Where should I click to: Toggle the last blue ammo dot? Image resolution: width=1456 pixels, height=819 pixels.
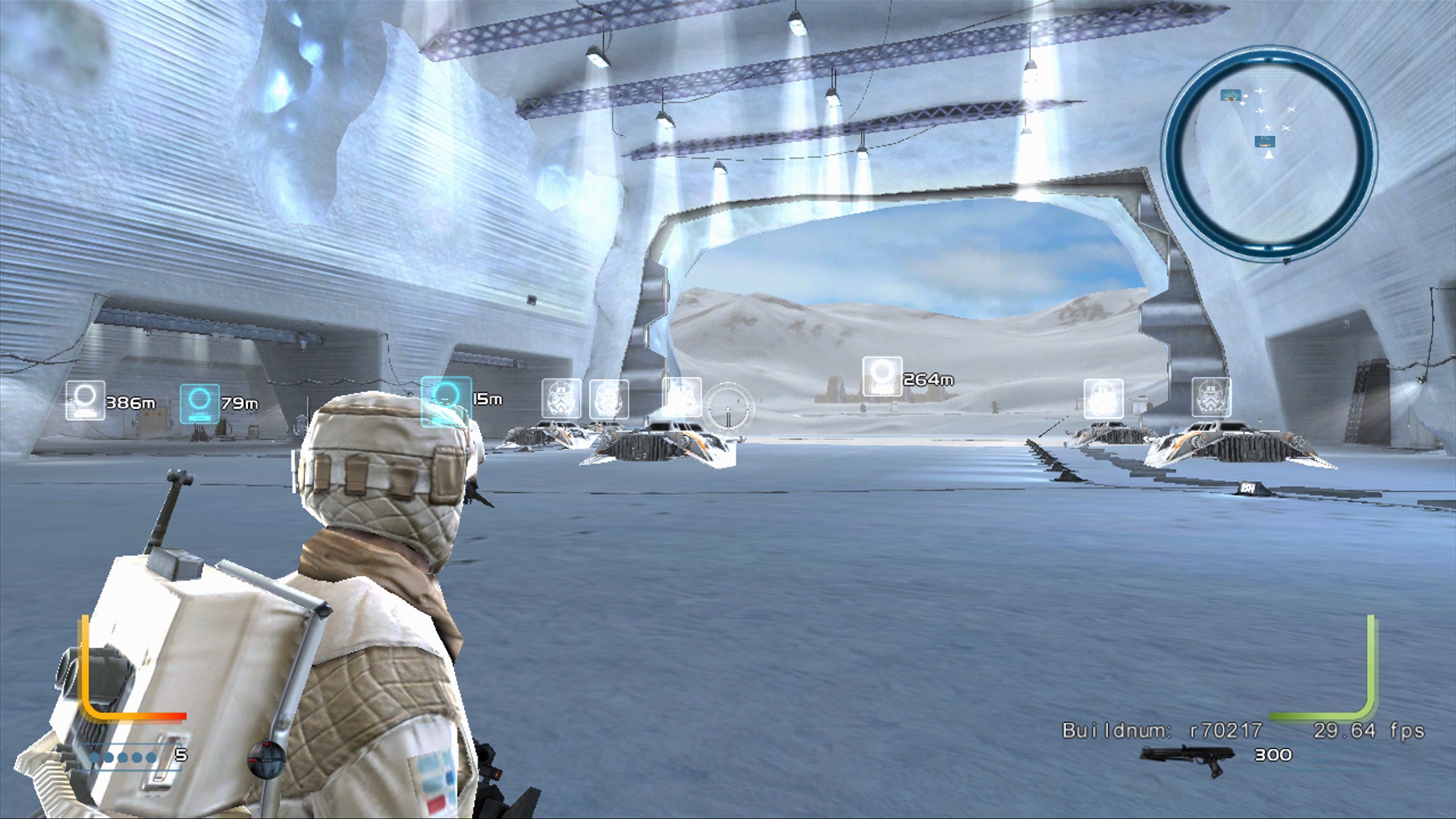pyautogui.click(x=150, y=757)
